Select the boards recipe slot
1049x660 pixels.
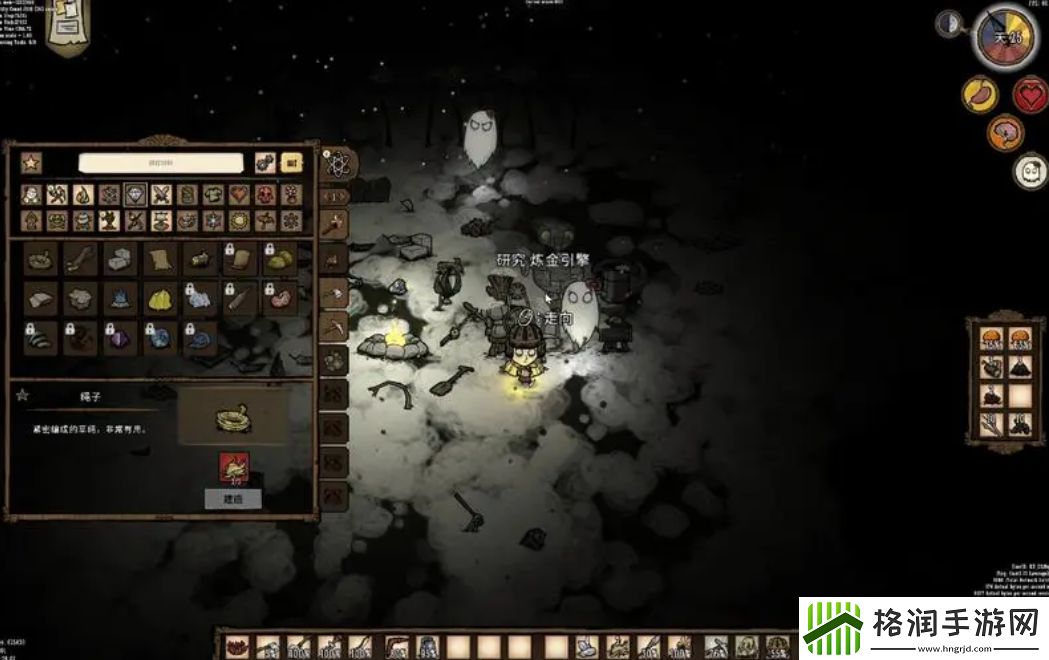80,258
